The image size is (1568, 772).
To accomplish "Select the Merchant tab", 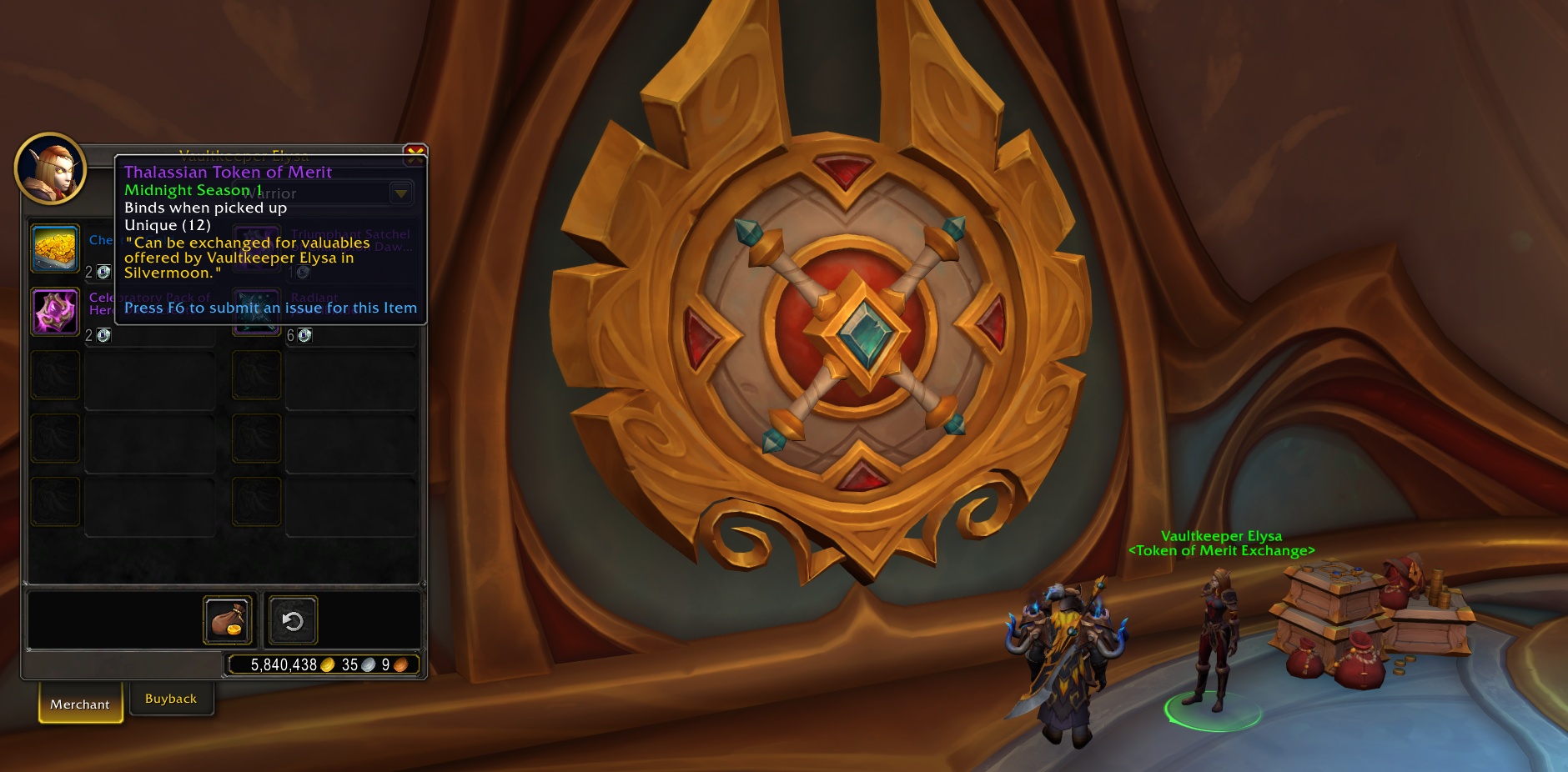I will [x=80, y=704].
